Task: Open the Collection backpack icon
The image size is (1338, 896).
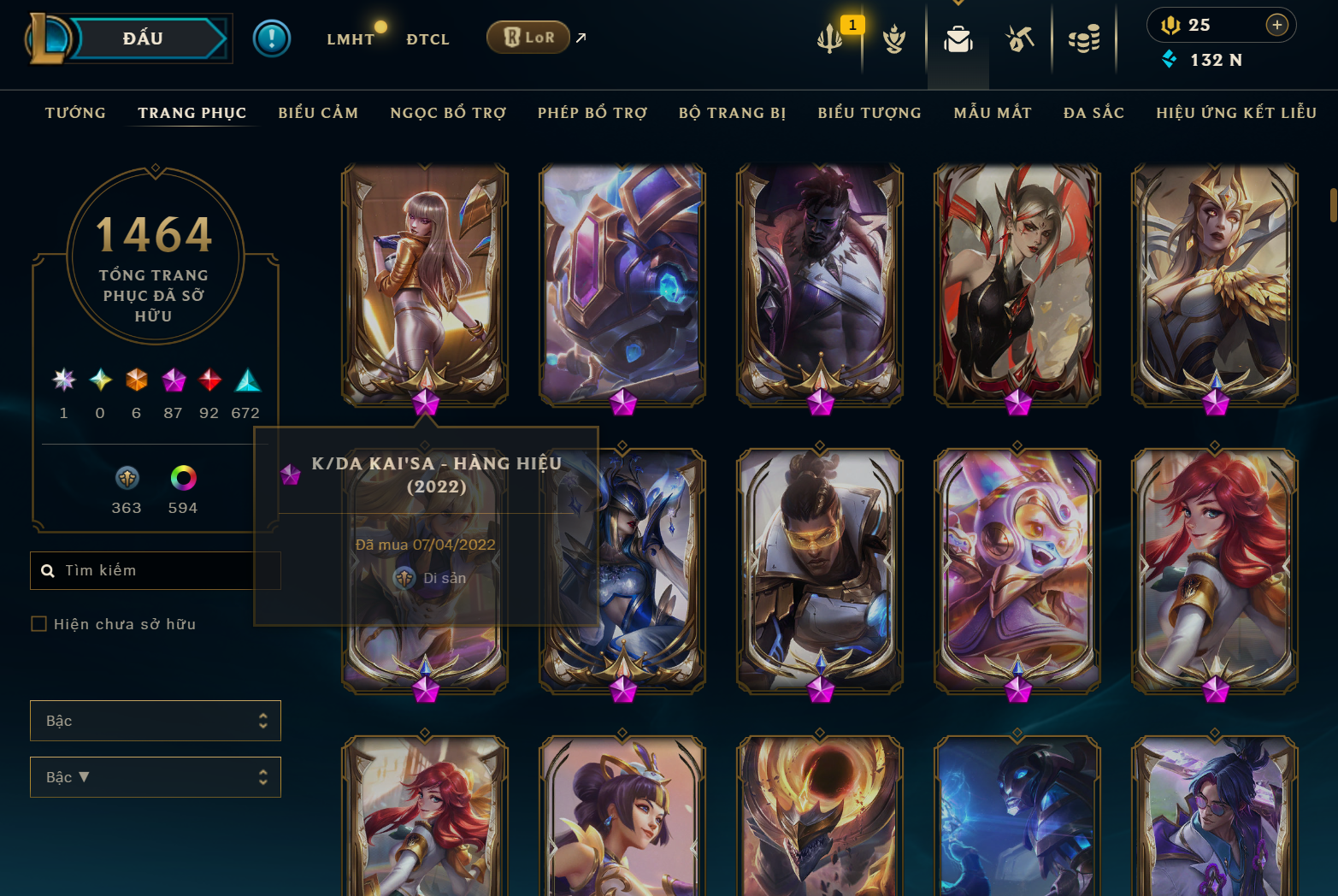Action: [958, 38]
